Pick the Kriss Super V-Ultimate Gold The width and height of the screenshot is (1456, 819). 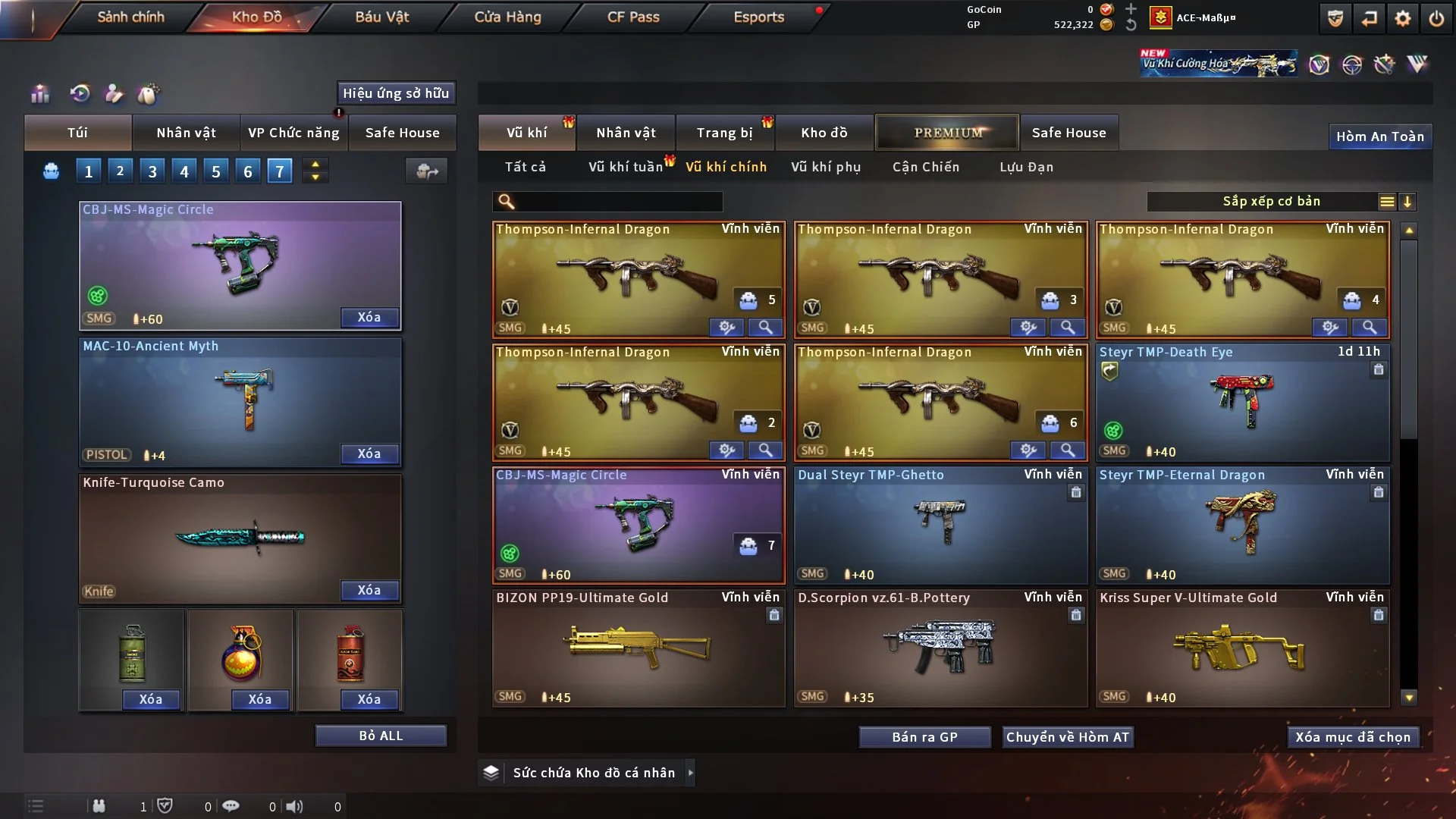[1242, 648]
